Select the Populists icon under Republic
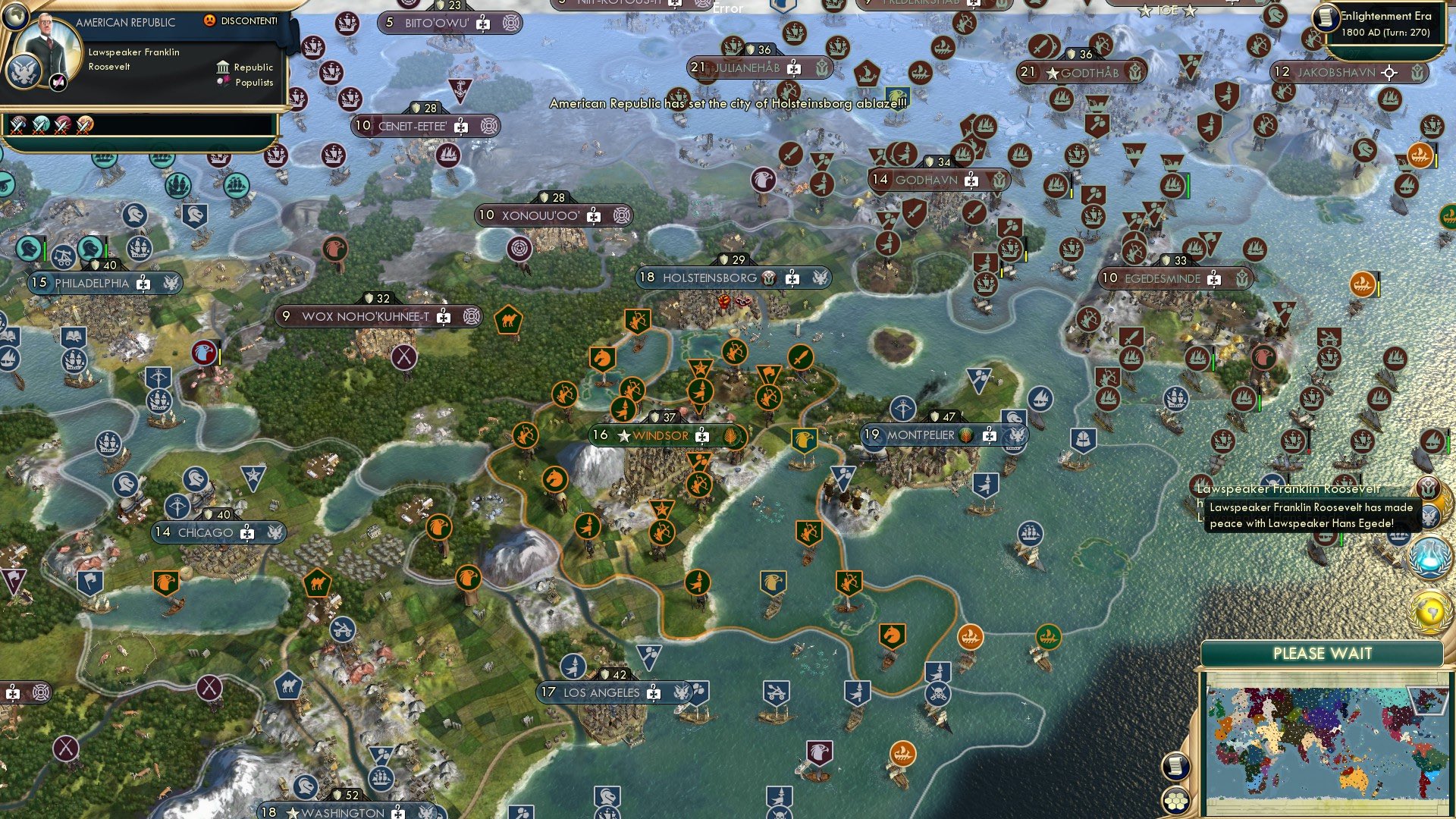Image resolution: width=1456 pixels, height=819 pixels. click(221, 82)
